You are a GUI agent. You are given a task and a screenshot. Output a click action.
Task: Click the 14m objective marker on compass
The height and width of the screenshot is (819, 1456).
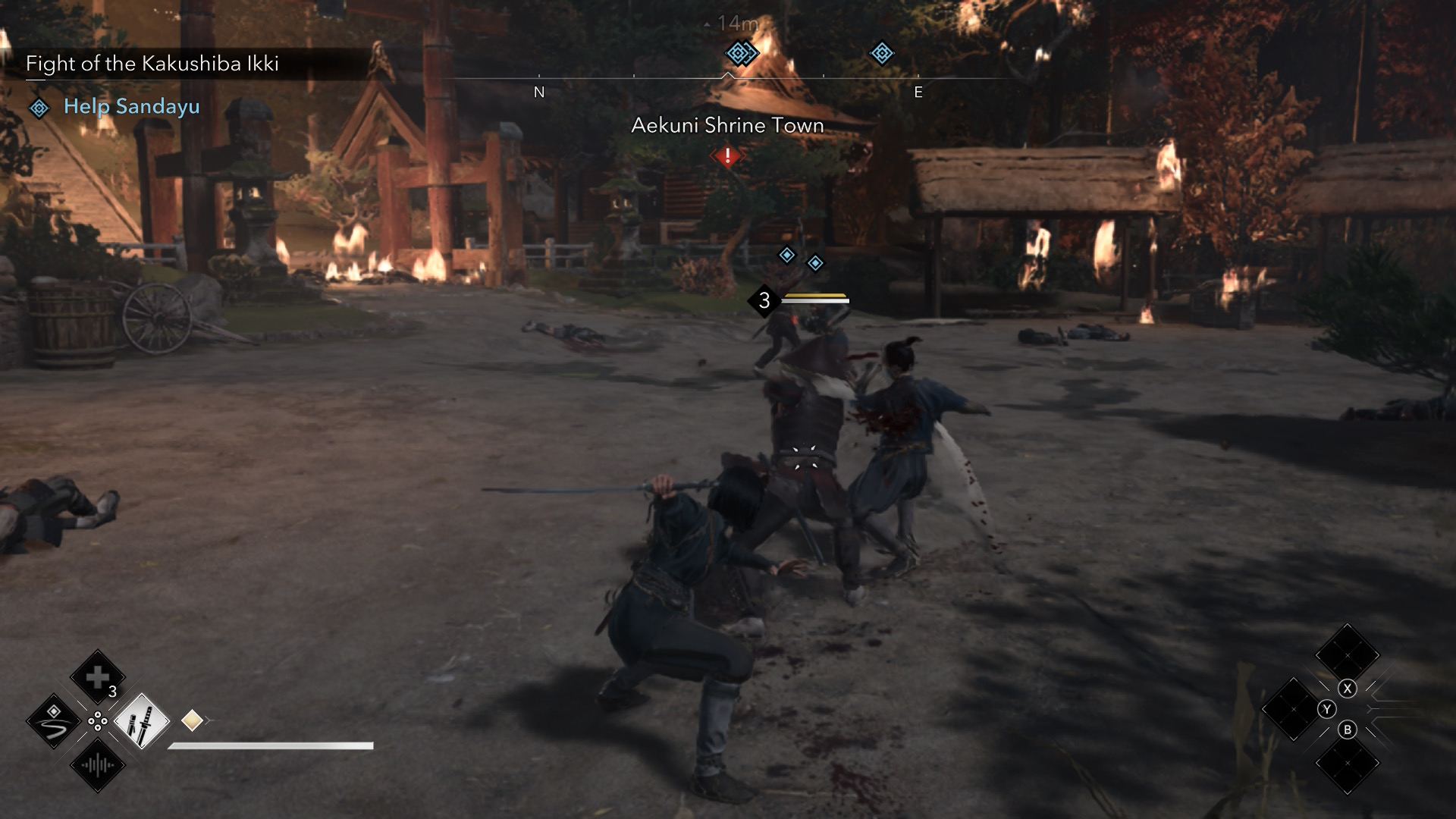[740, 53]
